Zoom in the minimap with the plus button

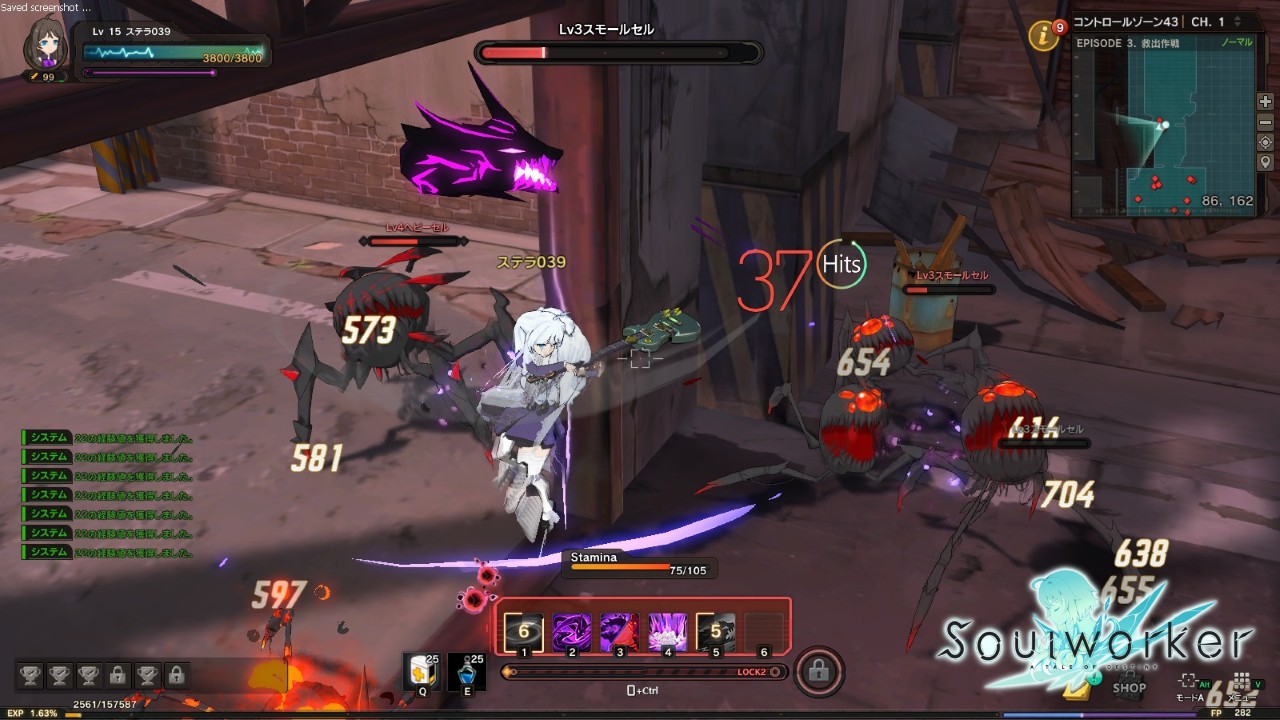click(x=1265, y=102)
